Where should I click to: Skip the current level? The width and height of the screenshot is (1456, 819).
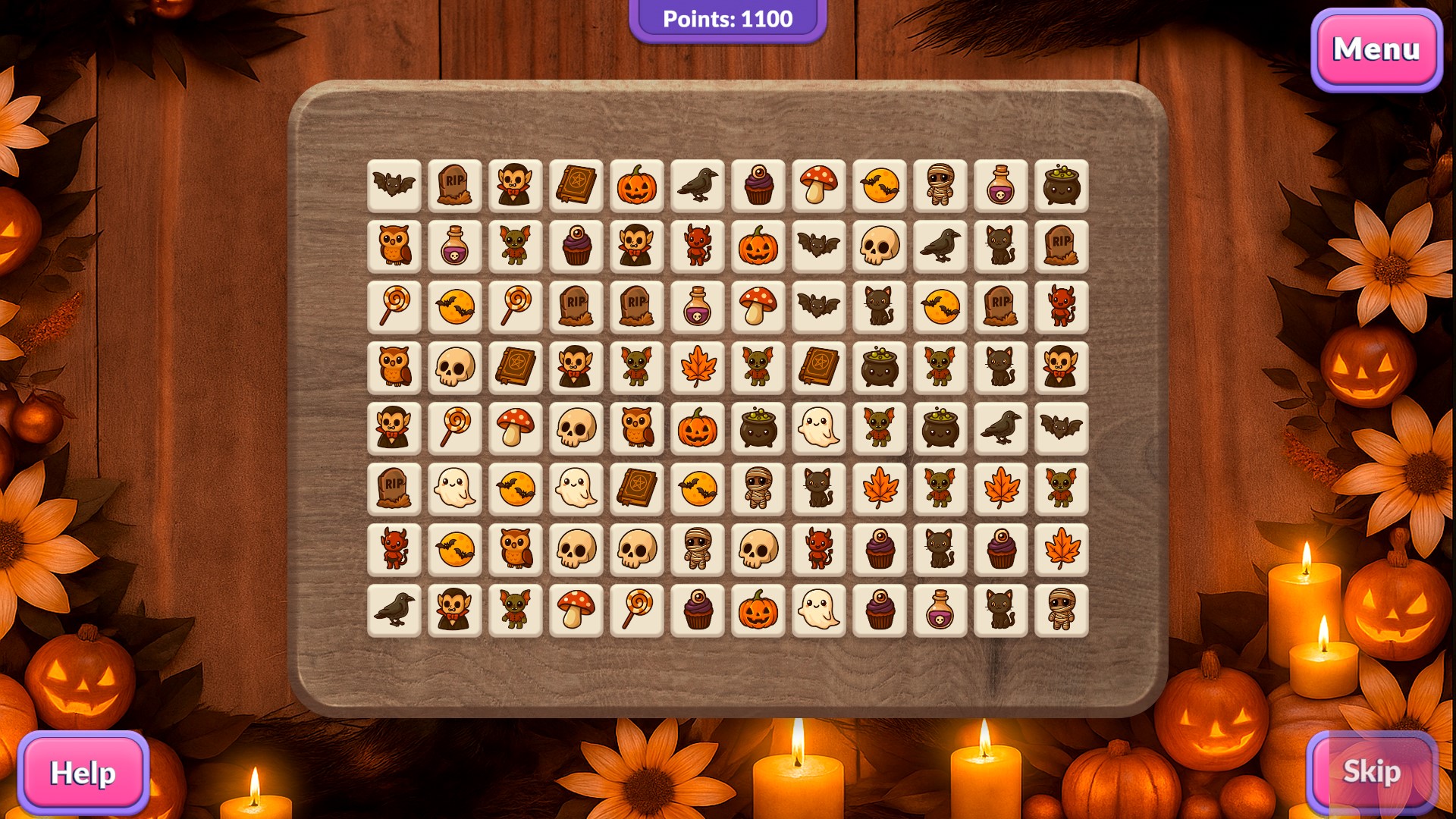(x=1371, y=771)
